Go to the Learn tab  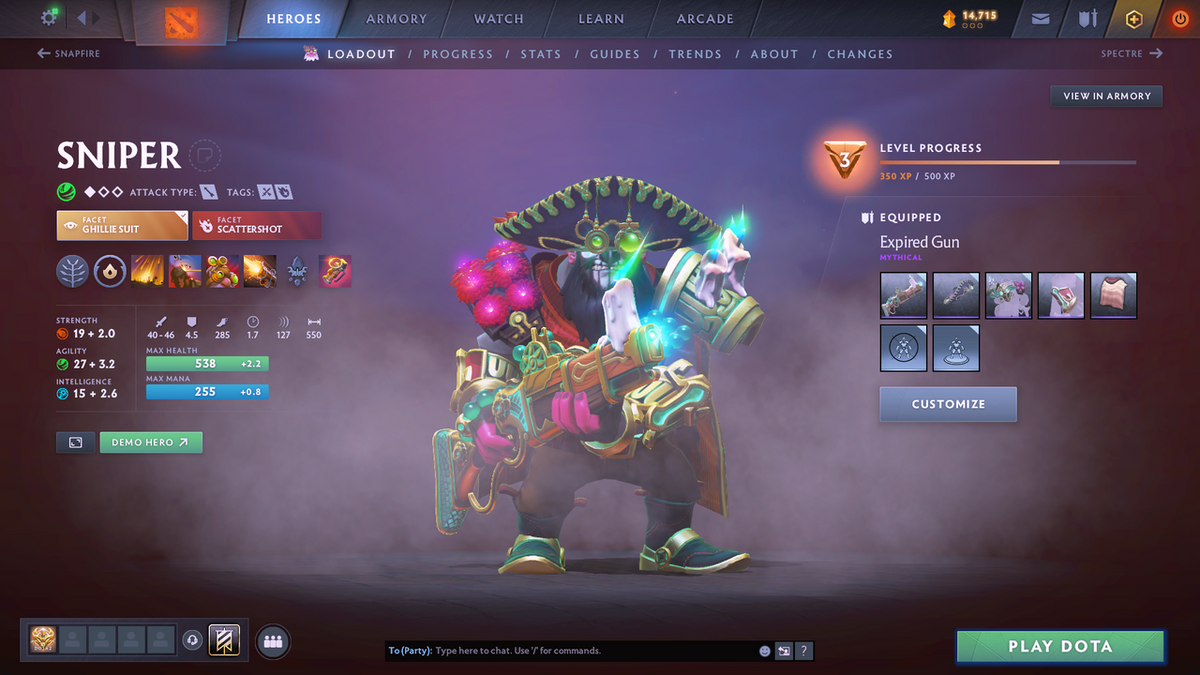click(x=601, y=19)
